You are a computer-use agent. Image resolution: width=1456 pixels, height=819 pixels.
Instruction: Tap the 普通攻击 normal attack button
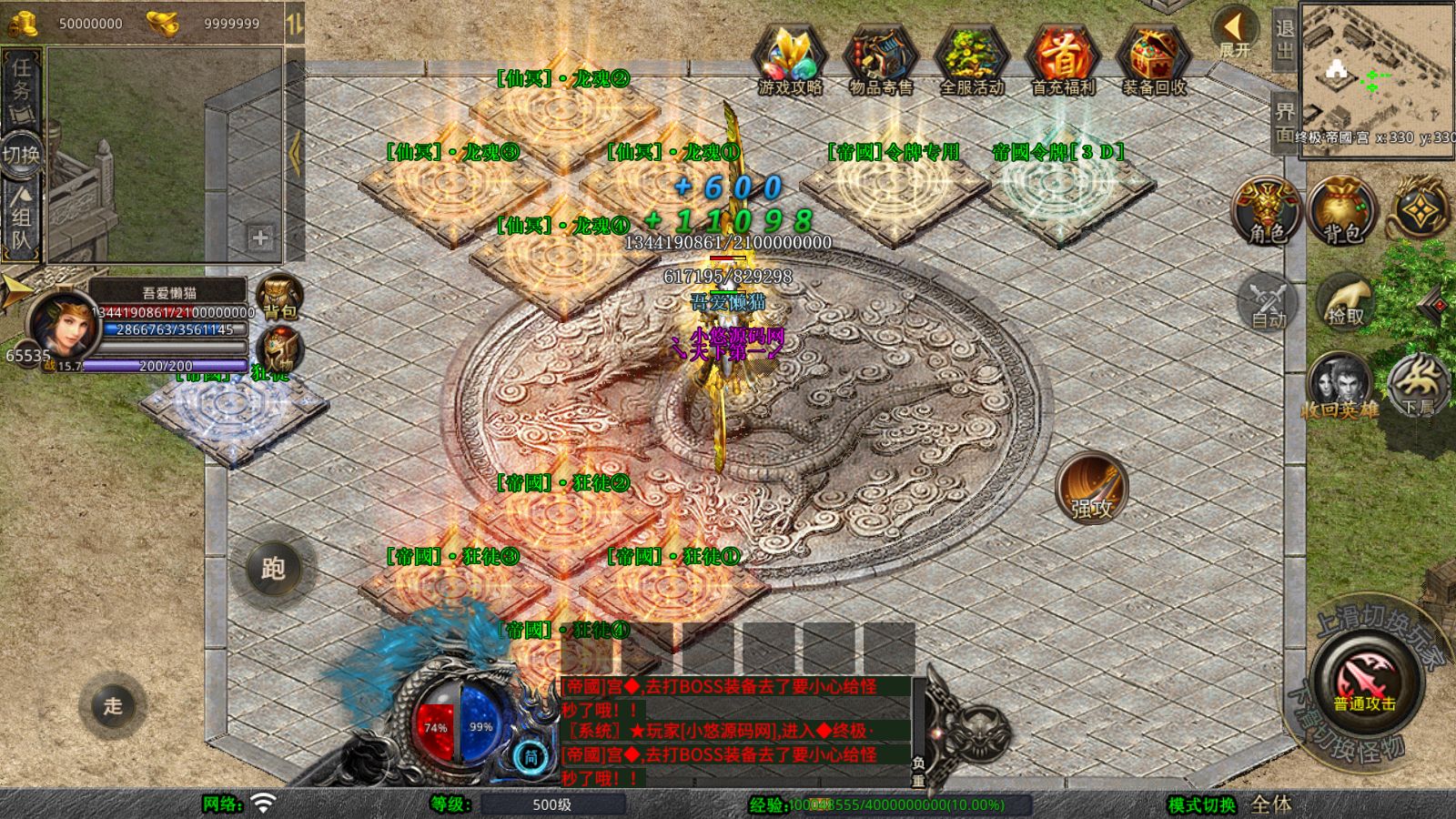[x=1365, y=681]
